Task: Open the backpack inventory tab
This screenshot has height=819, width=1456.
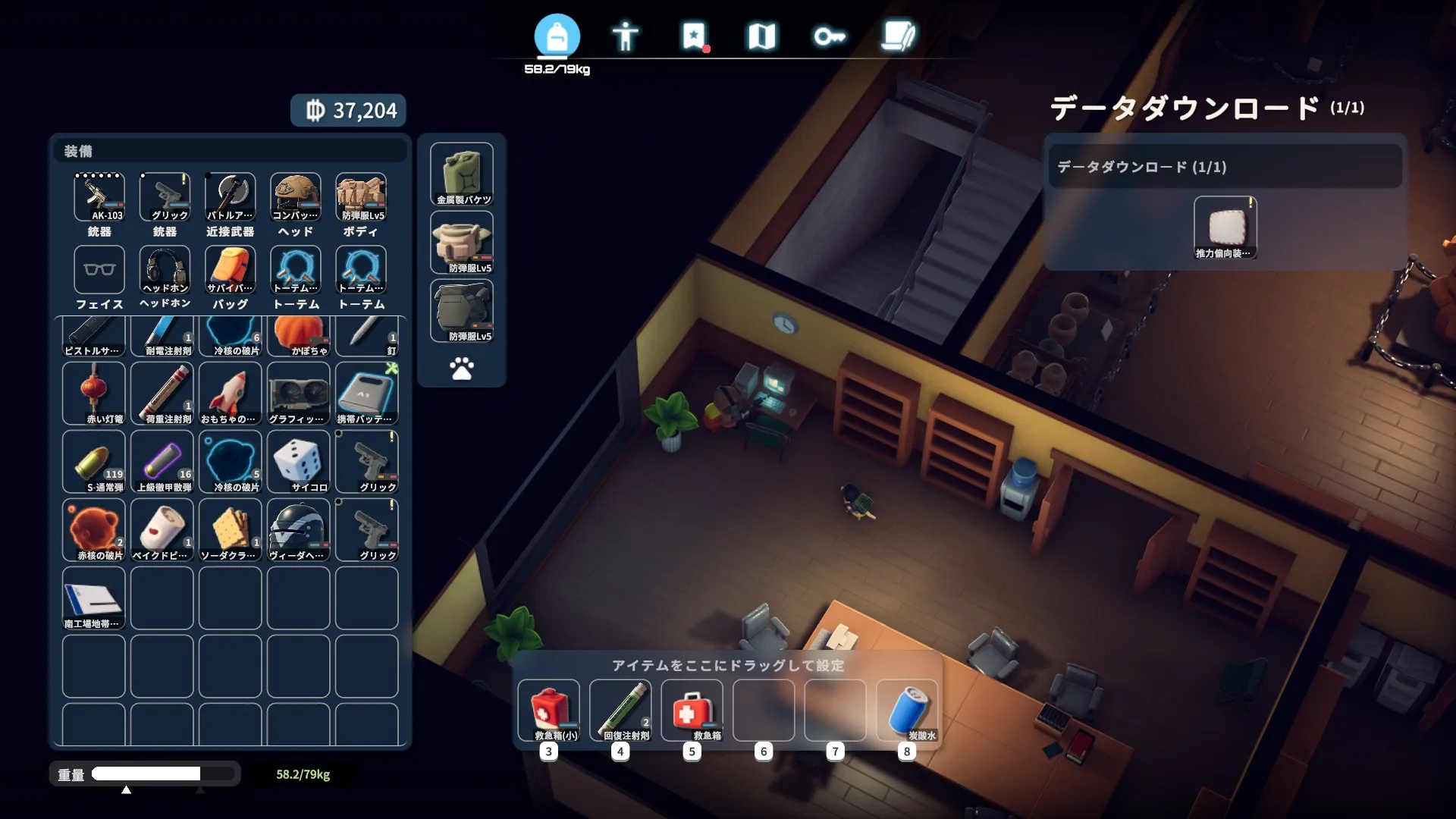Action: pos(557,36)
